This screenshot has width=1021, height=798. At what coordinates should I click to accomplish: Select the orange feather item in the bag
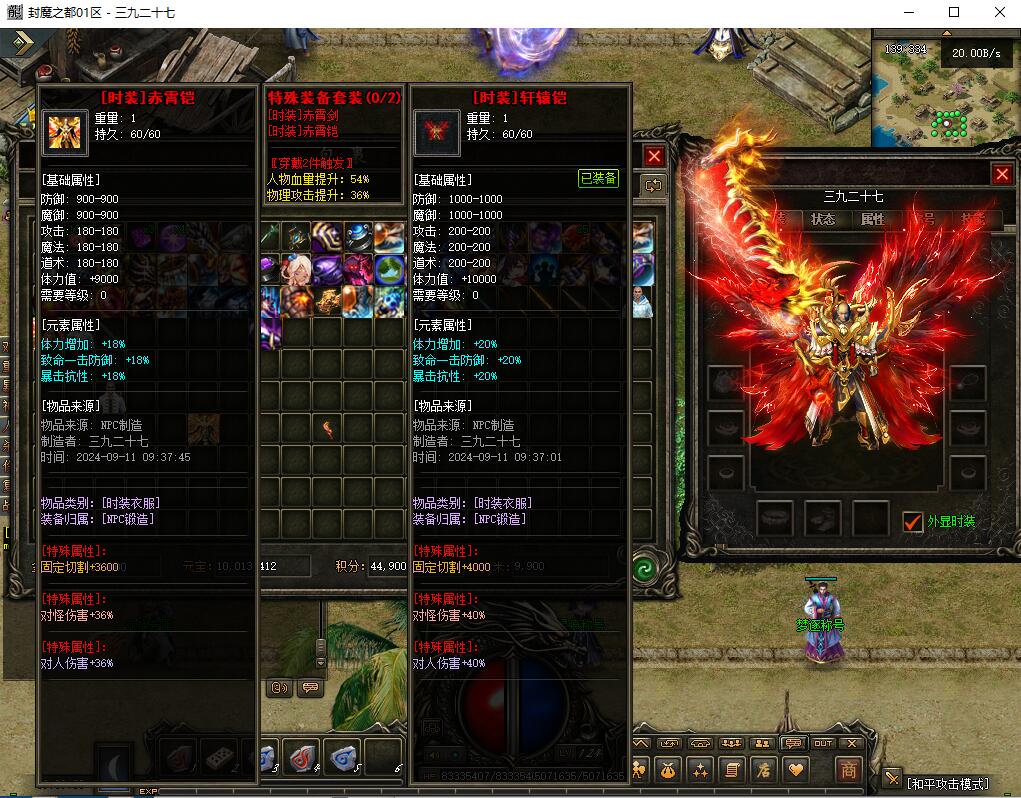pos(327,428)
